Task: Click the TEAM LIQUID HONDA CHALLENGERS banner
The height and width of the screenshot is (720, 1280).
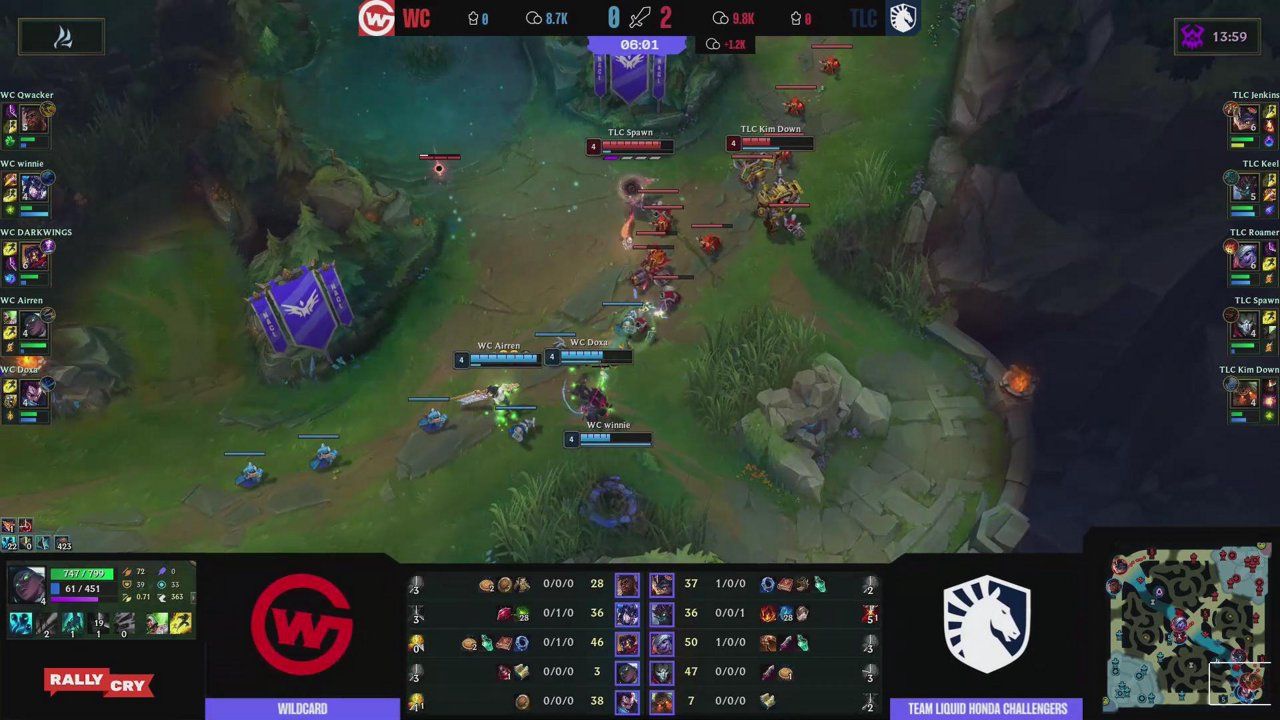Action: pyautogui.click(x=987, y=707)
